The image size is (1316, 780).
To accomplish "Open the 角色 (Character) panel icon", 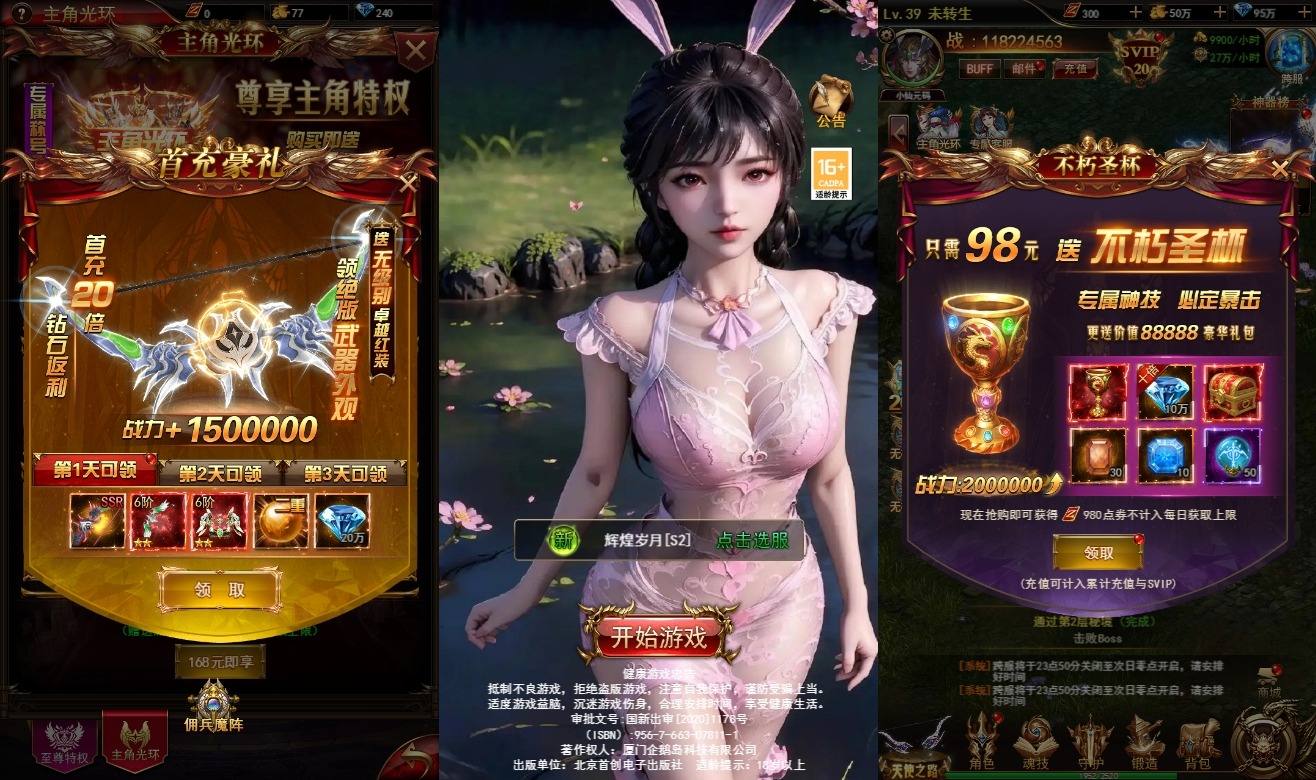I will 980,737.
